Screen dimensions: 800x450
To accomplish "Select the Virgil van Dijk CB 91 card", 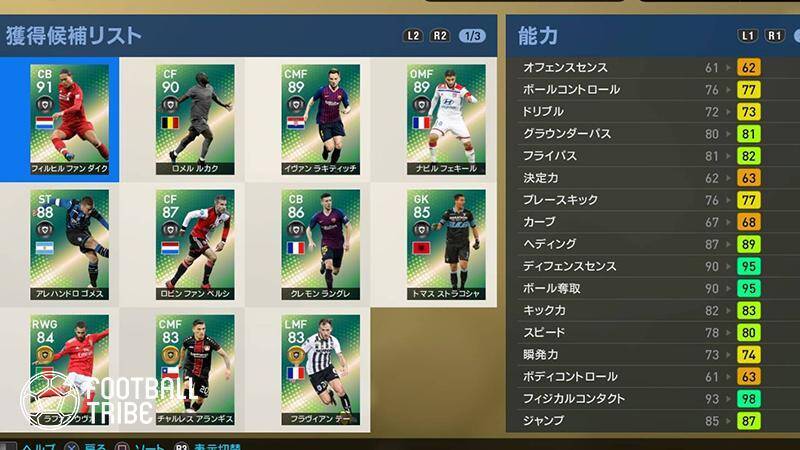I will pos(70,118).
